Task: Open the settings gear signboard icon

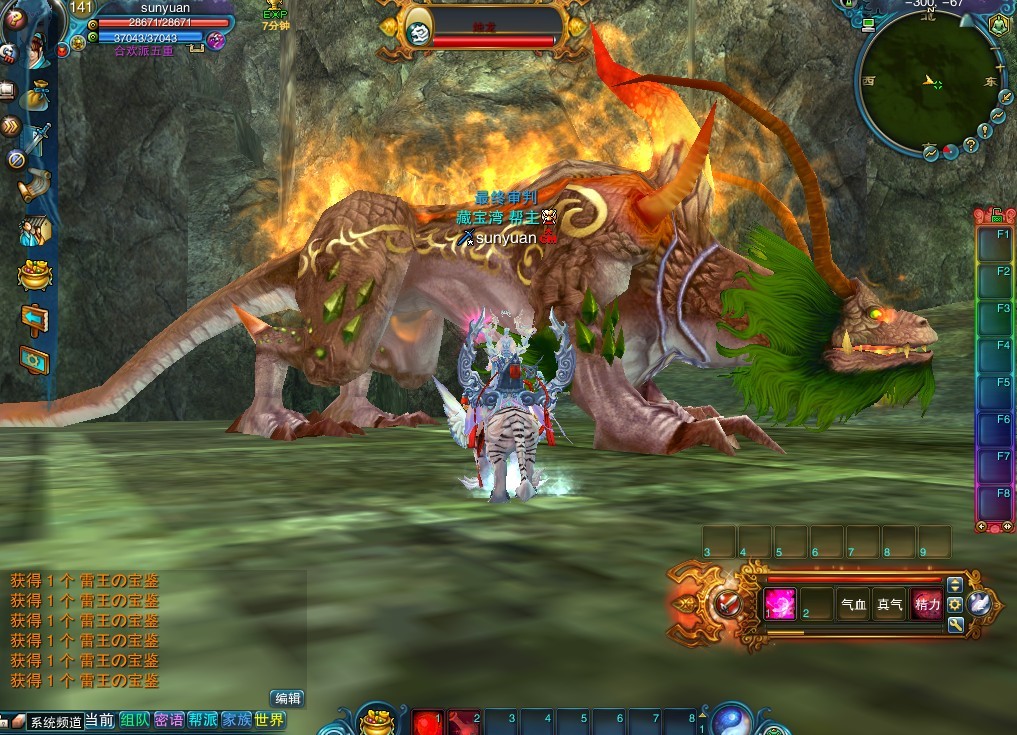Action: 35,359
